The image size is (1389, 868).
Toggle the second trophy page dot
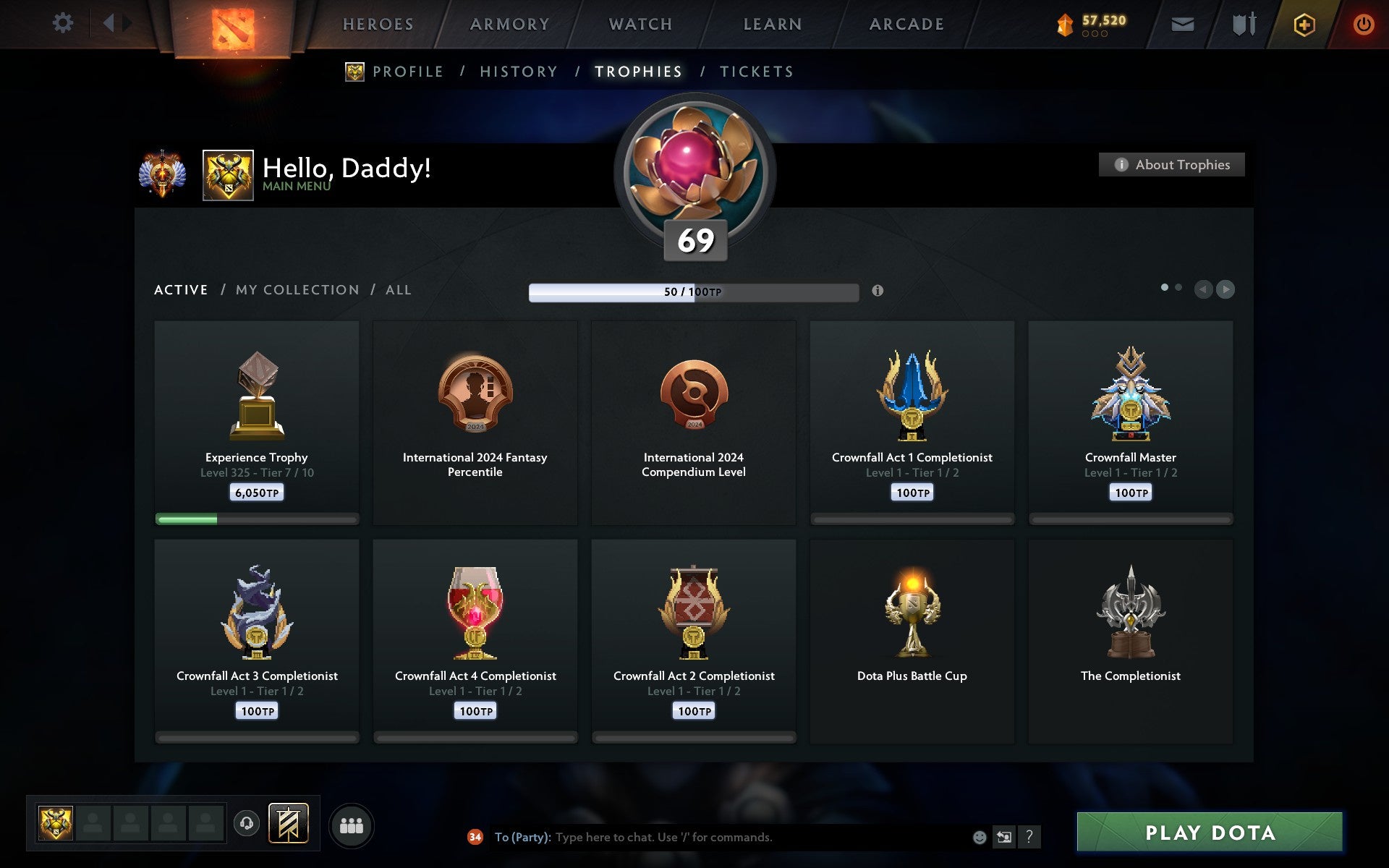pyautogui.click(x=1179, y=288)
